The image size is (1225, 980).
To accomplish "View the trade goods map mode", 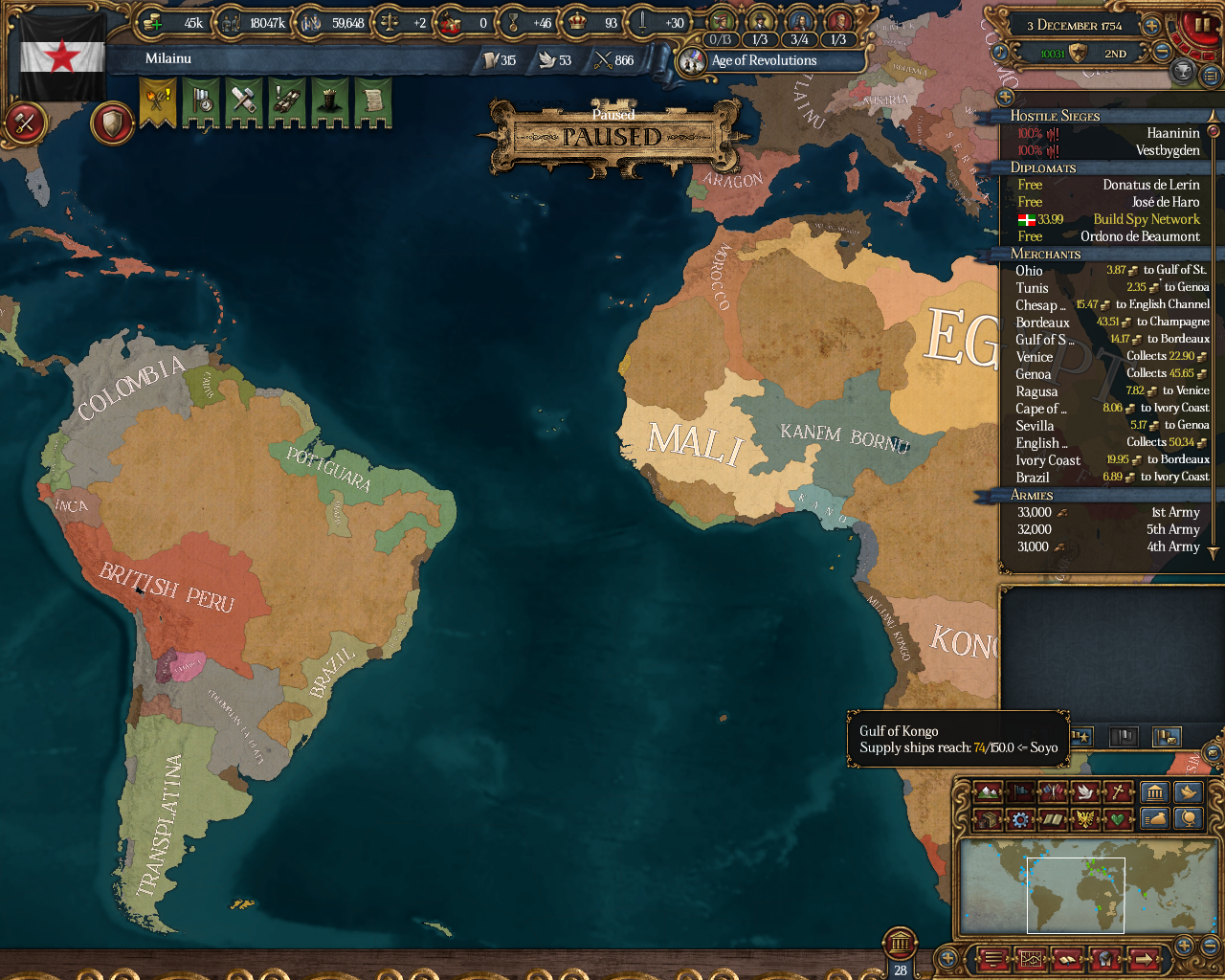I will point(986,819).
